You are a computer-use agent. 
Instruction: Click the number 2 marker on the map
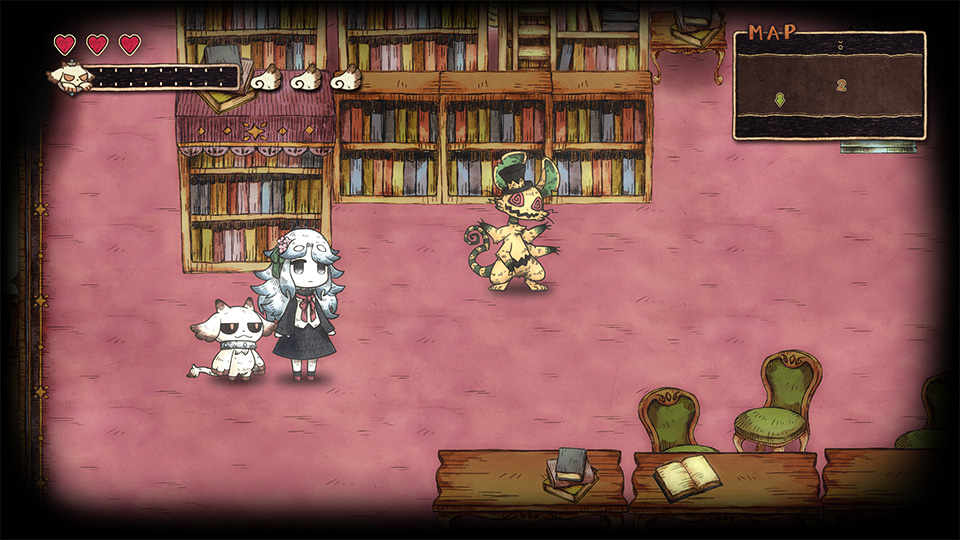pyautogui.click(x=841, y=86)
